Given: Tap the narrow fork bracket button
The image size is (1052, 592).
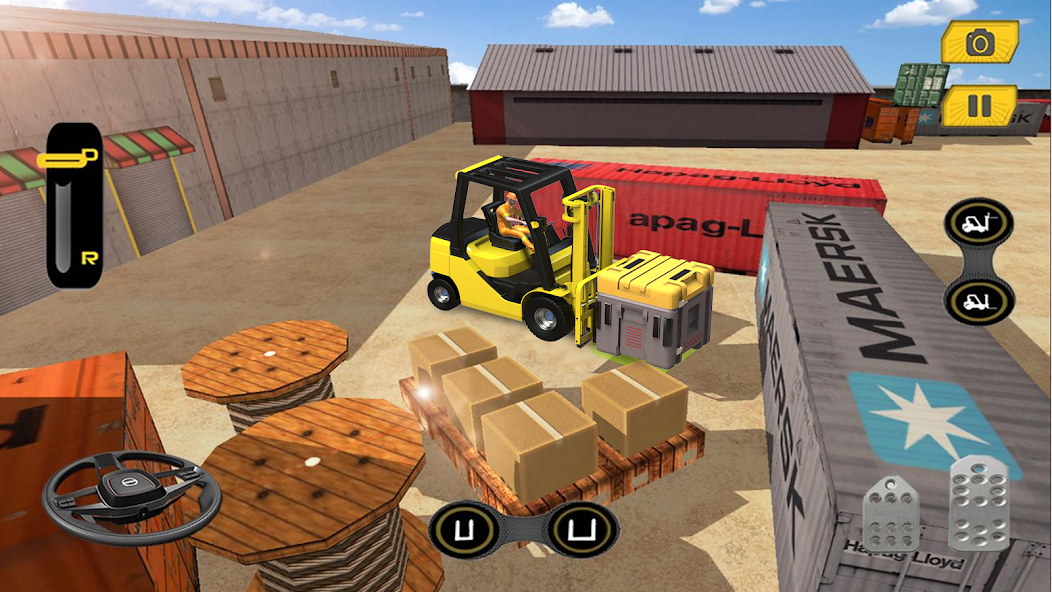Looking at the screenshot, I should tap(464, 529).
